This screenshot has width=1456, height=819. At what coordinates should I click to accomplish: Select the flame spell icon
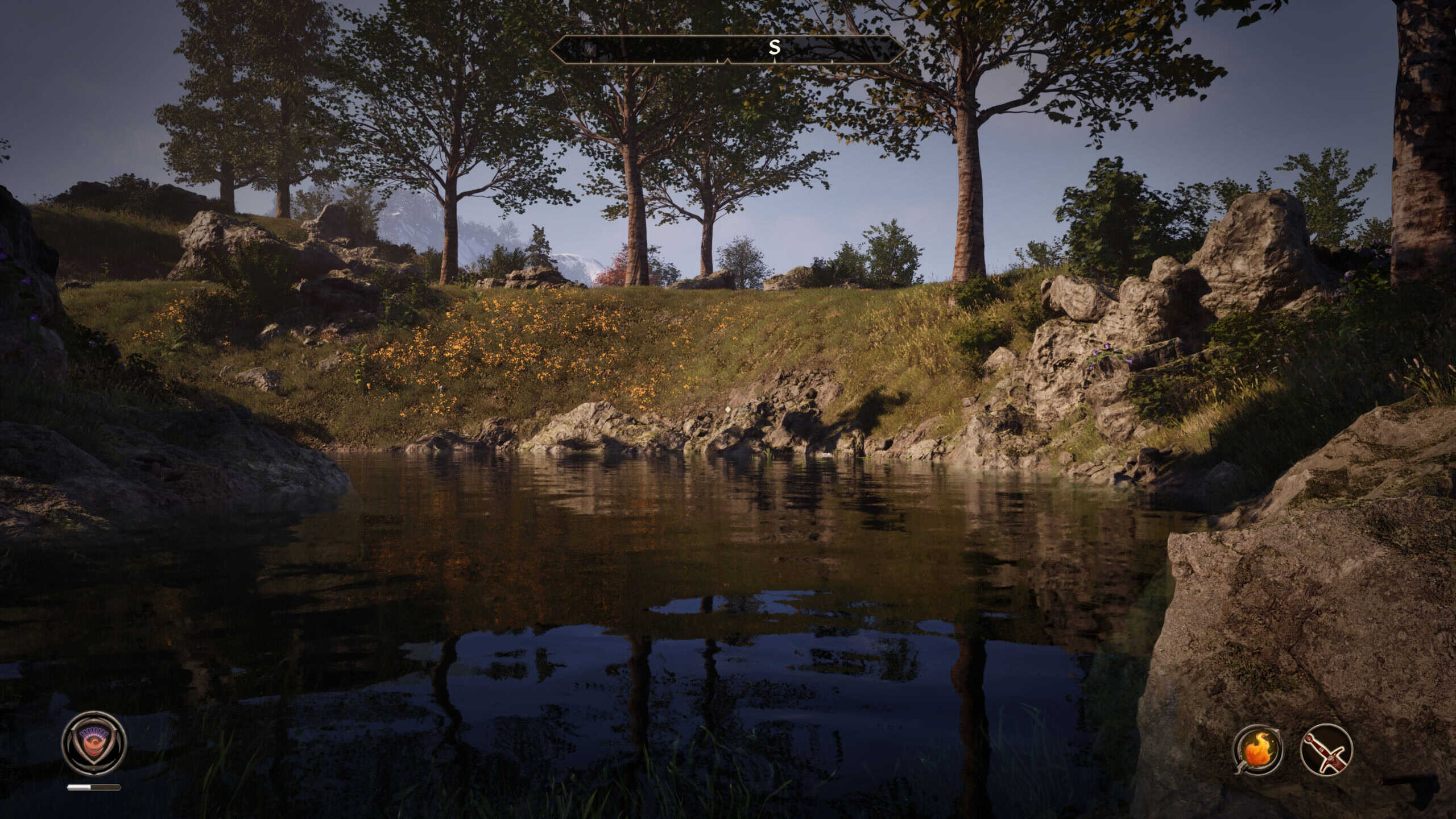click(x=1258, y=749)
